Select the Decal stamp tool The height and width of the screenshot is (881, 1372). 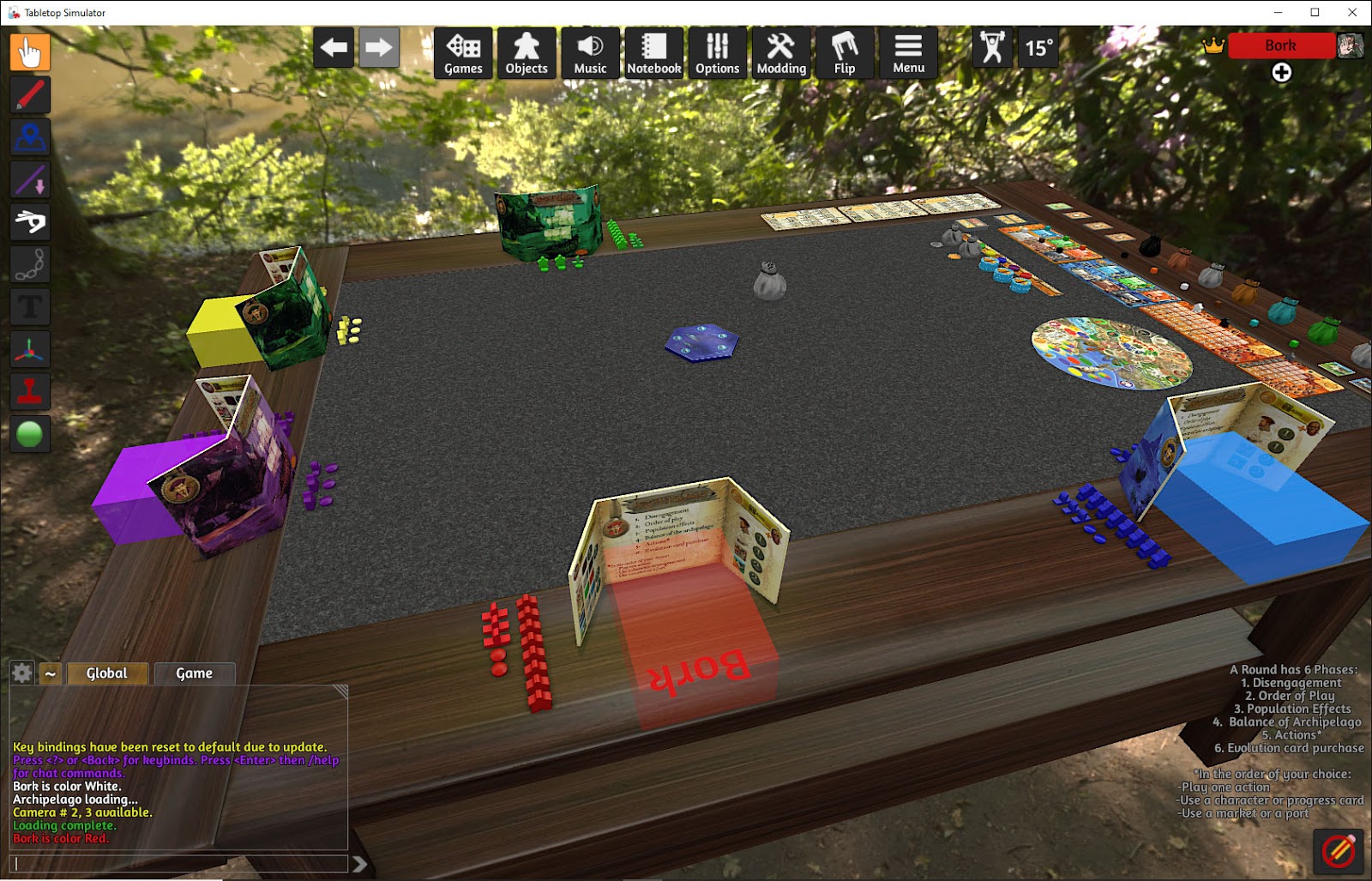pos(29,392)
